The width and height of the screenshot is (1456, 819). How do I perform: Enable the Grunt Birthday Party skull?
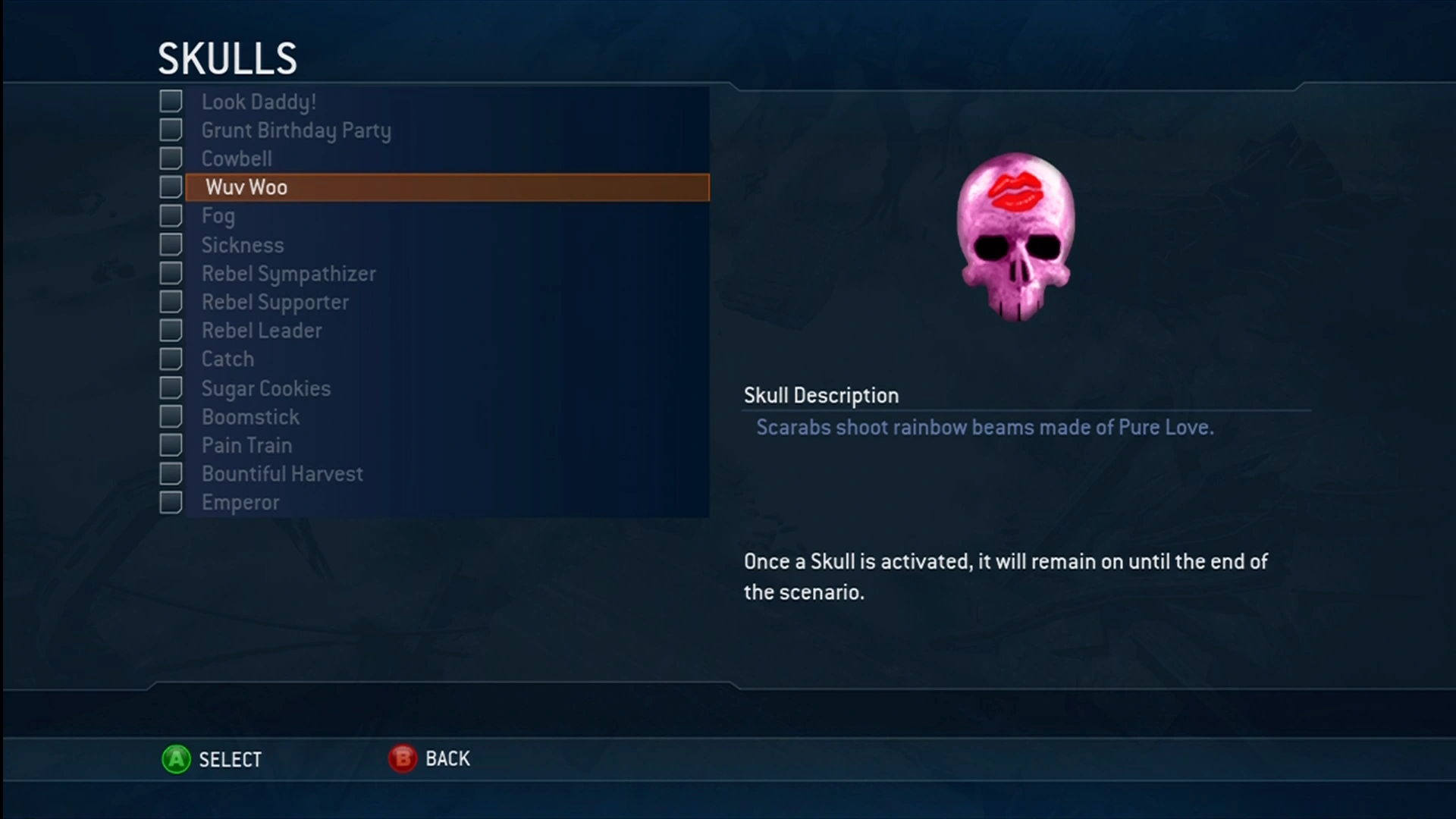point(170,130)
